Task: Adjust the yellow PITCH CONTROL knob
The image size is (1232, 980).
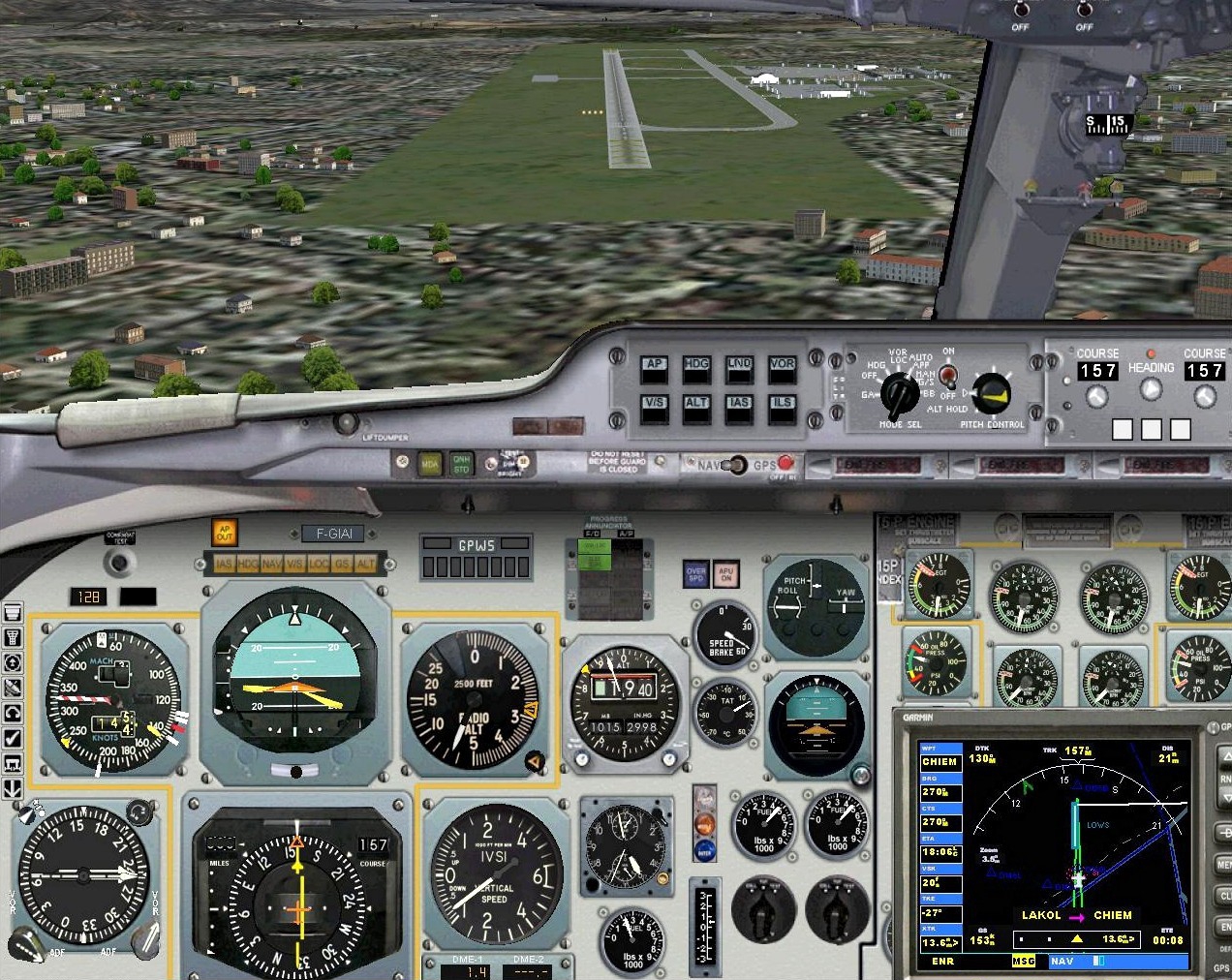Action: point(991,393)
